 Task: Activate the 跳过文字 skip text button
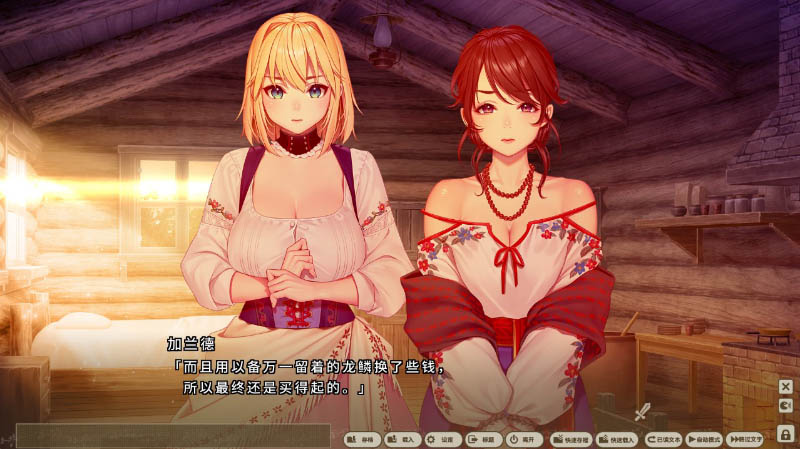coord(745,439)
